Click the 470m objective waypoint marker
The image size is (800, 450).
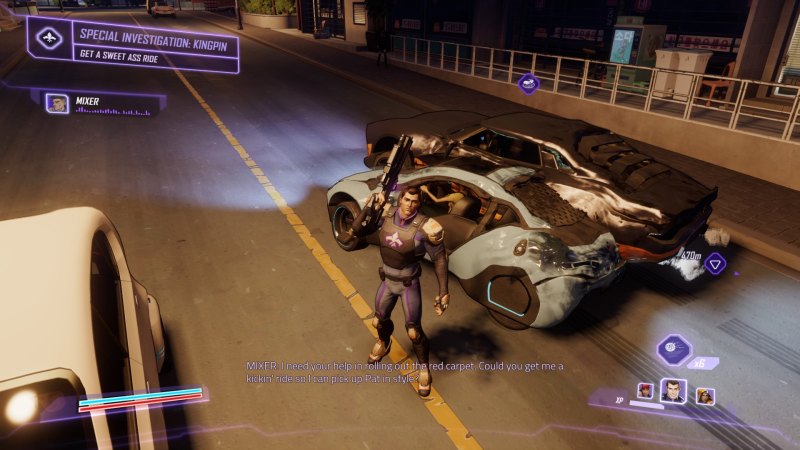715,264
